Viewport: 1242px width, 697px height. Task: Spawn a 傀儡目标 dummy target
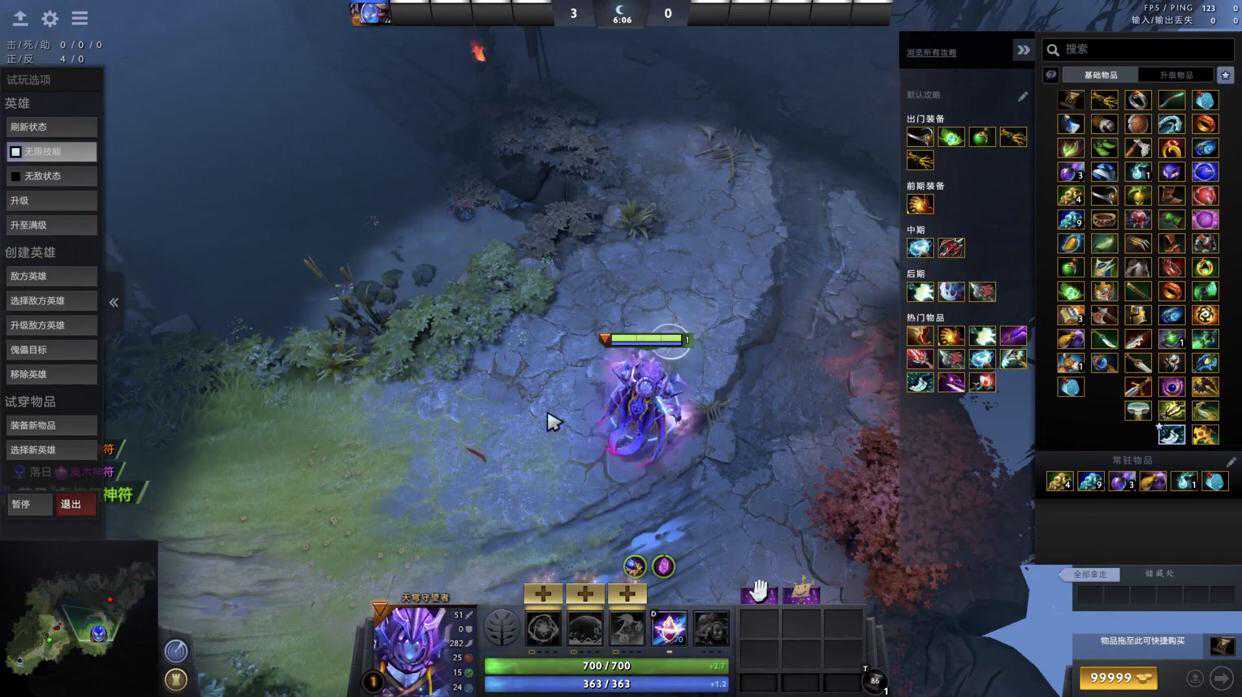point(51,349)
